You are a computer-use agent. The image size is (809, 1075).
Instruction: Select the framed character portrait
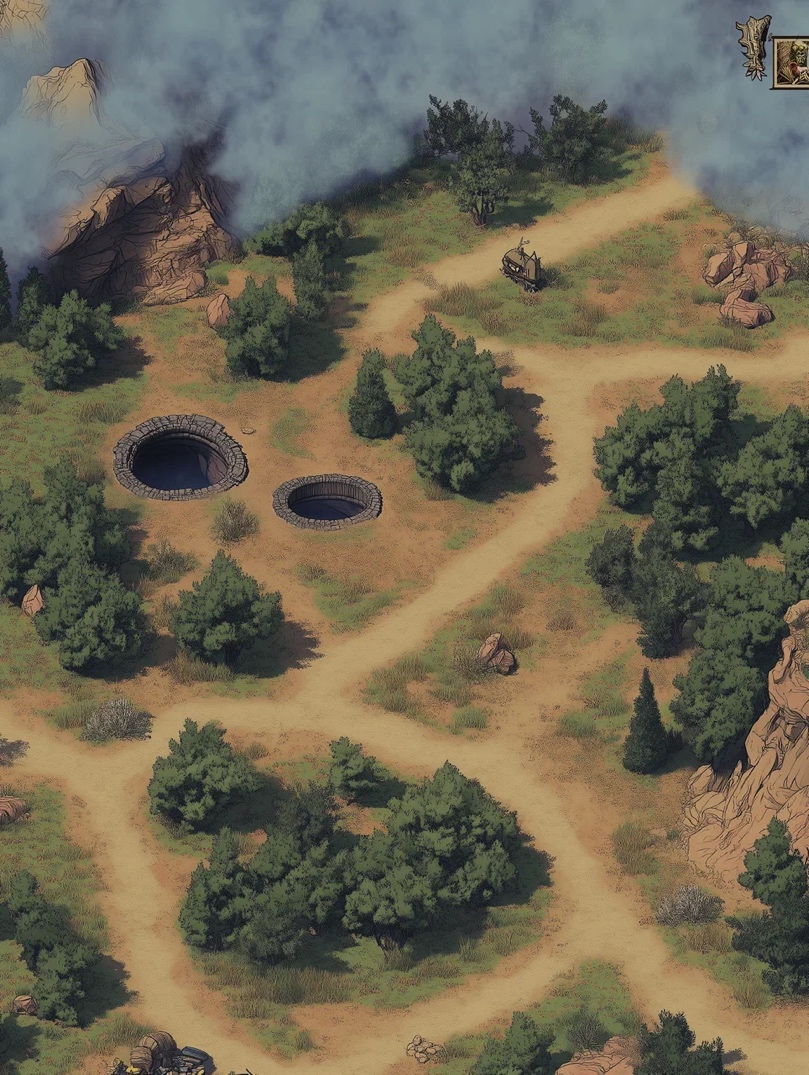(x=792, y=62)
